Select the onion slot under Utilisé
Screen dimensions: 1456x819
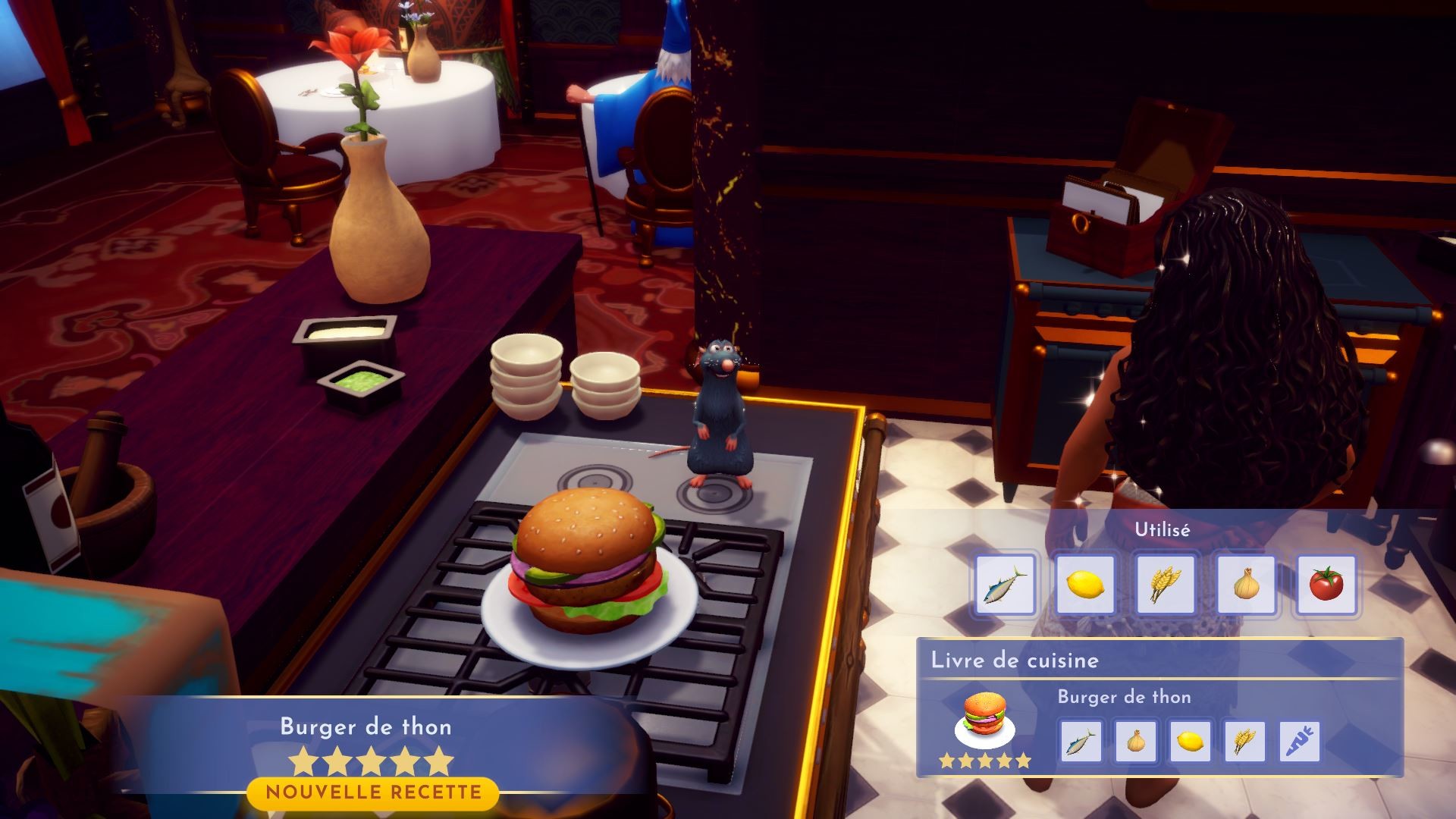(x=1246, y=585)
